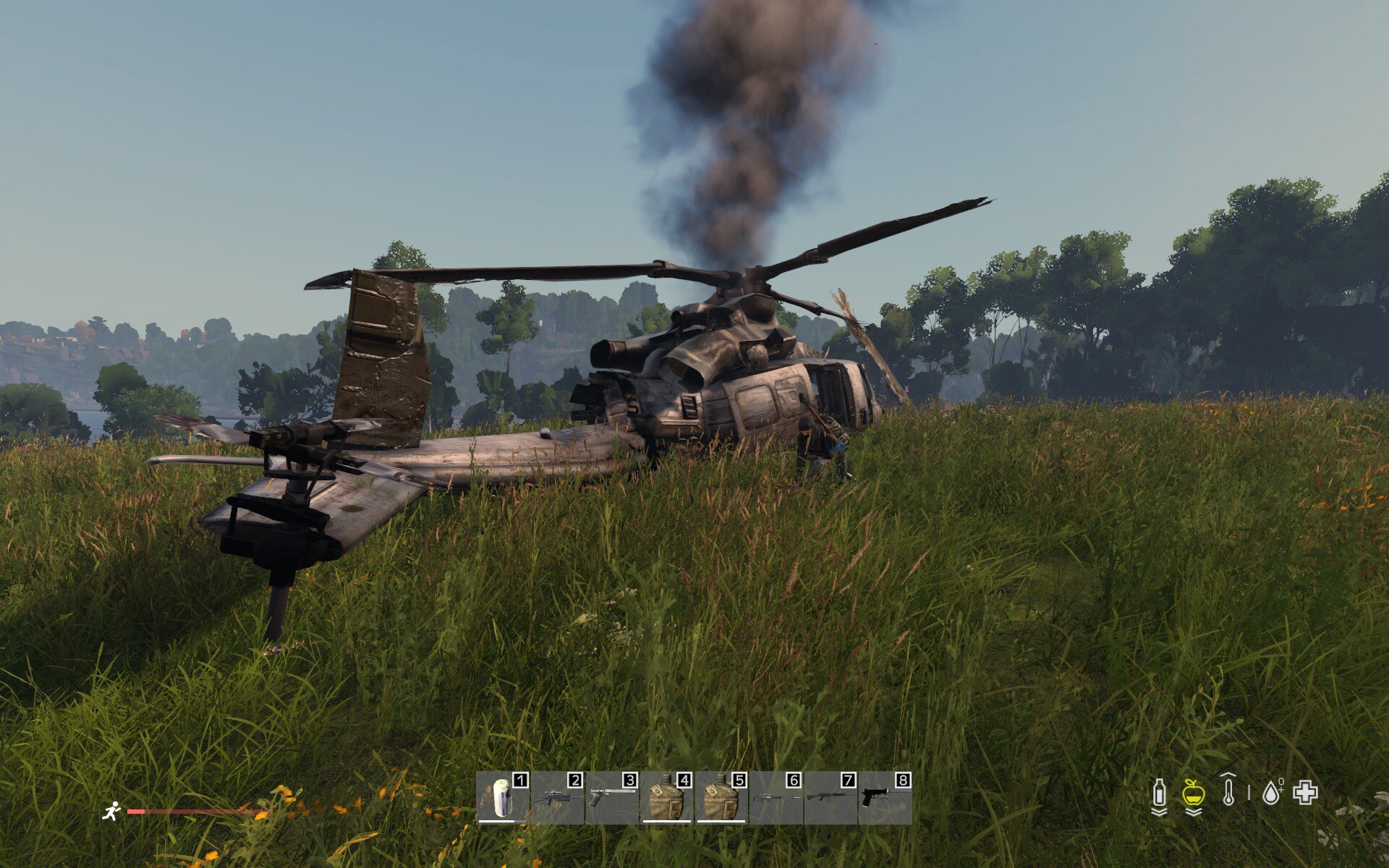The width and height of the screenshot is (1389, 868).
Task: Click the blood drop status icon
Action: 1271,793
